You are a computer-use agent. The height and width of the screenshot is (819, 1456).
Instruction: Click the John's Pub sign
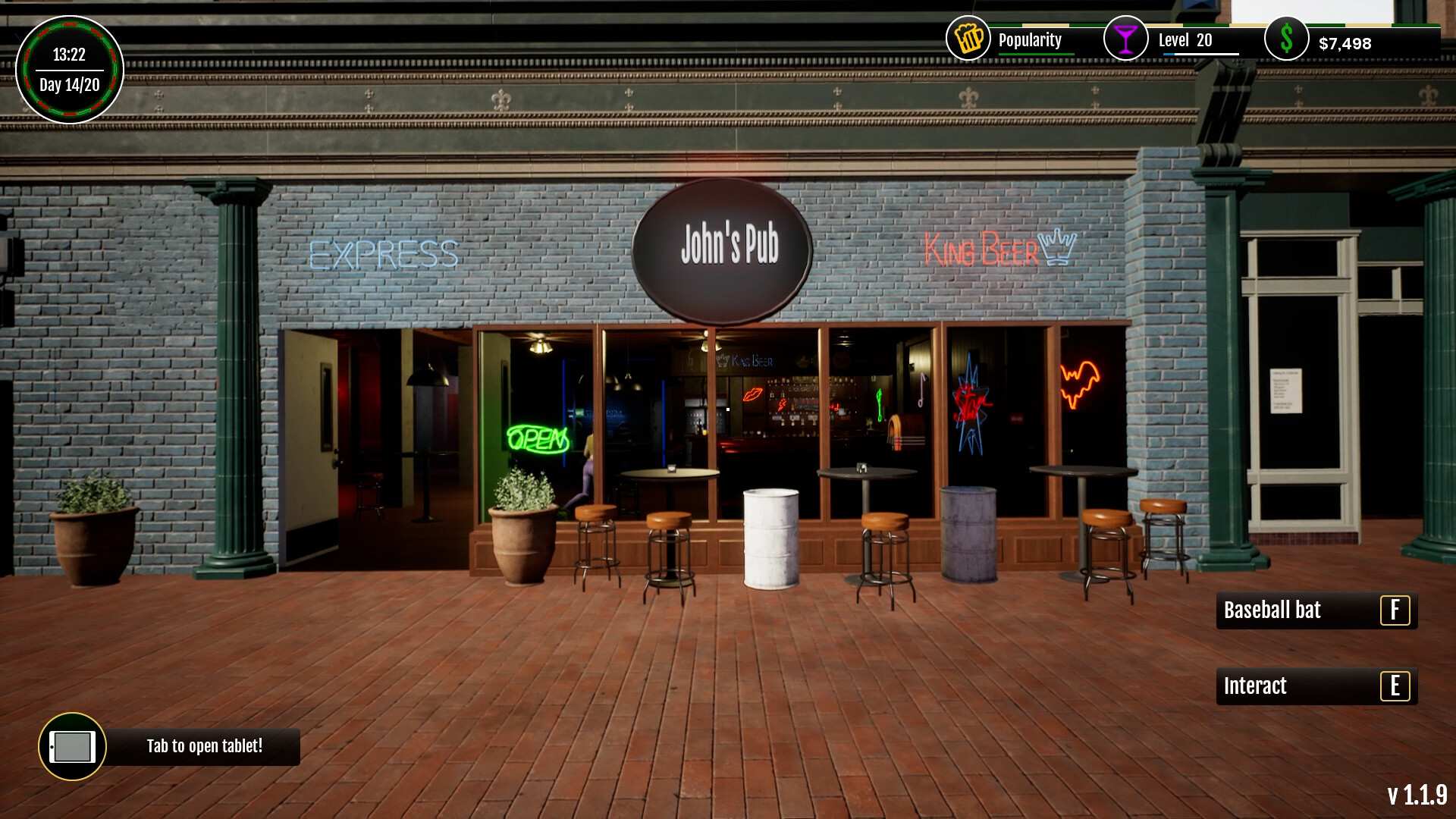pos(721,244)
